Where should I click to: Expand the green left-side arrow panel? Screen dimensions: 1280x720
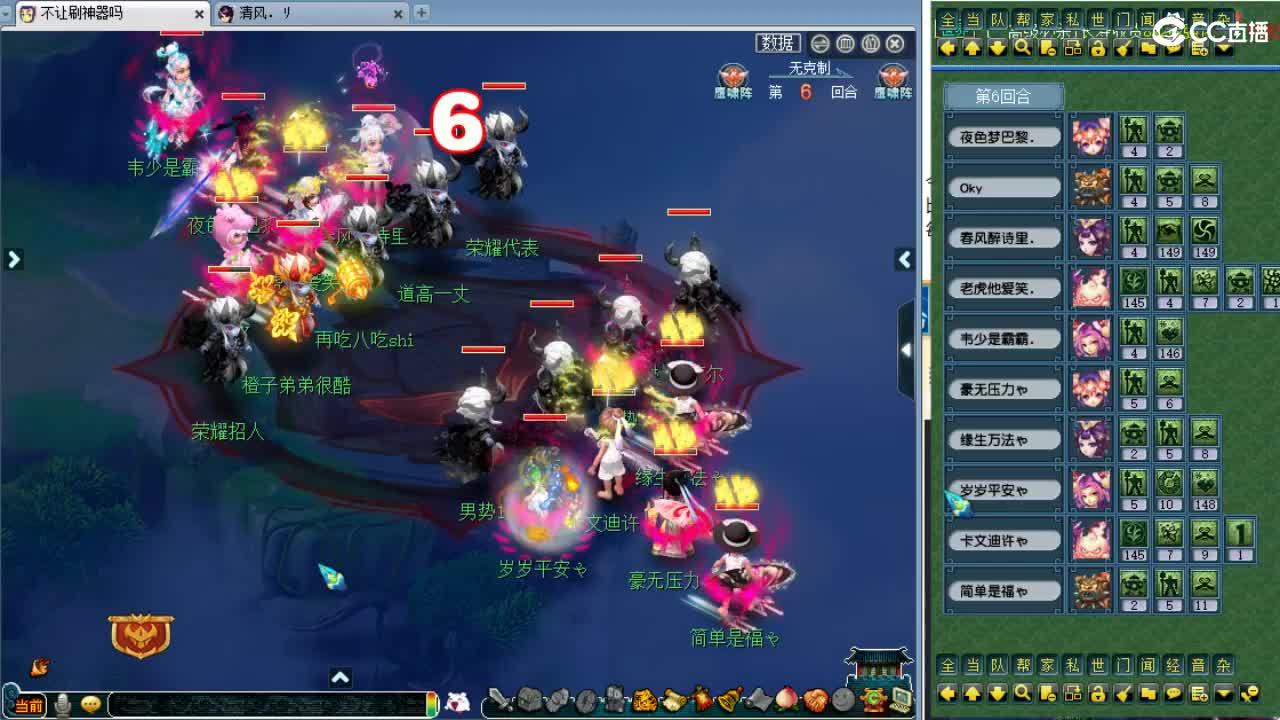coord(14,259)
